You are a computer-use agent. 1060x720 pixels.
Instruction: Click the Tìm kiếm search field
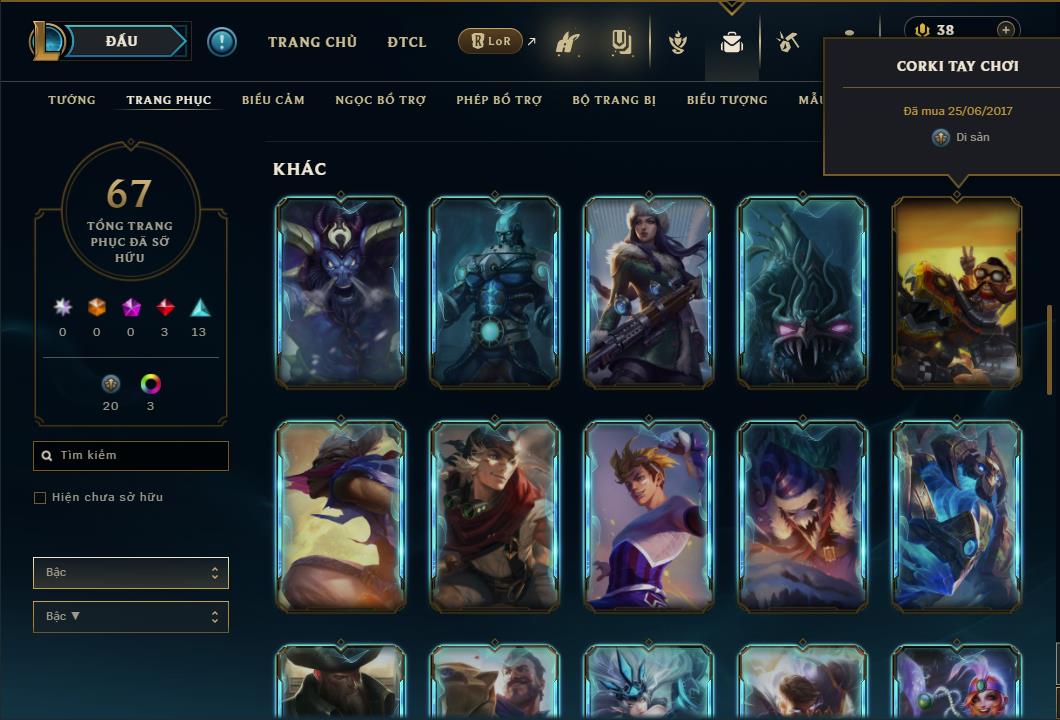tap(131, 456)
